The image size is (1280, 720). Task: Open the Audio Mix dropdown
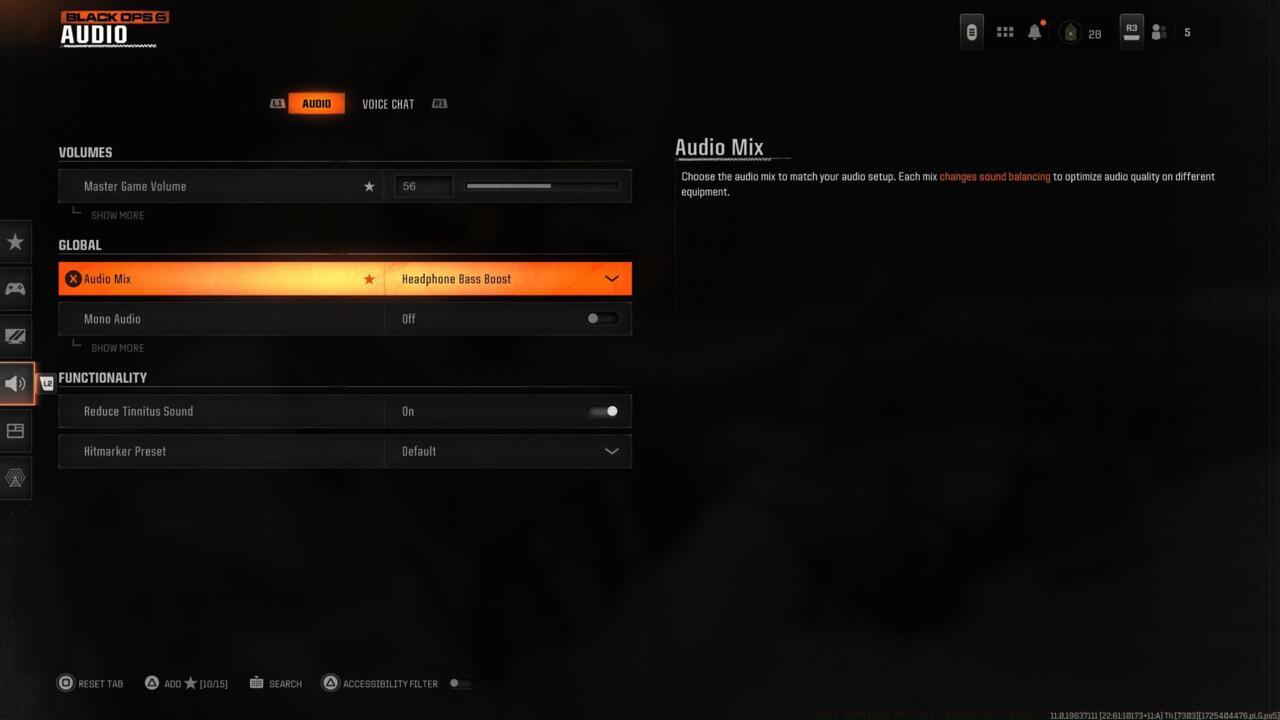click(x=611, y=278)
